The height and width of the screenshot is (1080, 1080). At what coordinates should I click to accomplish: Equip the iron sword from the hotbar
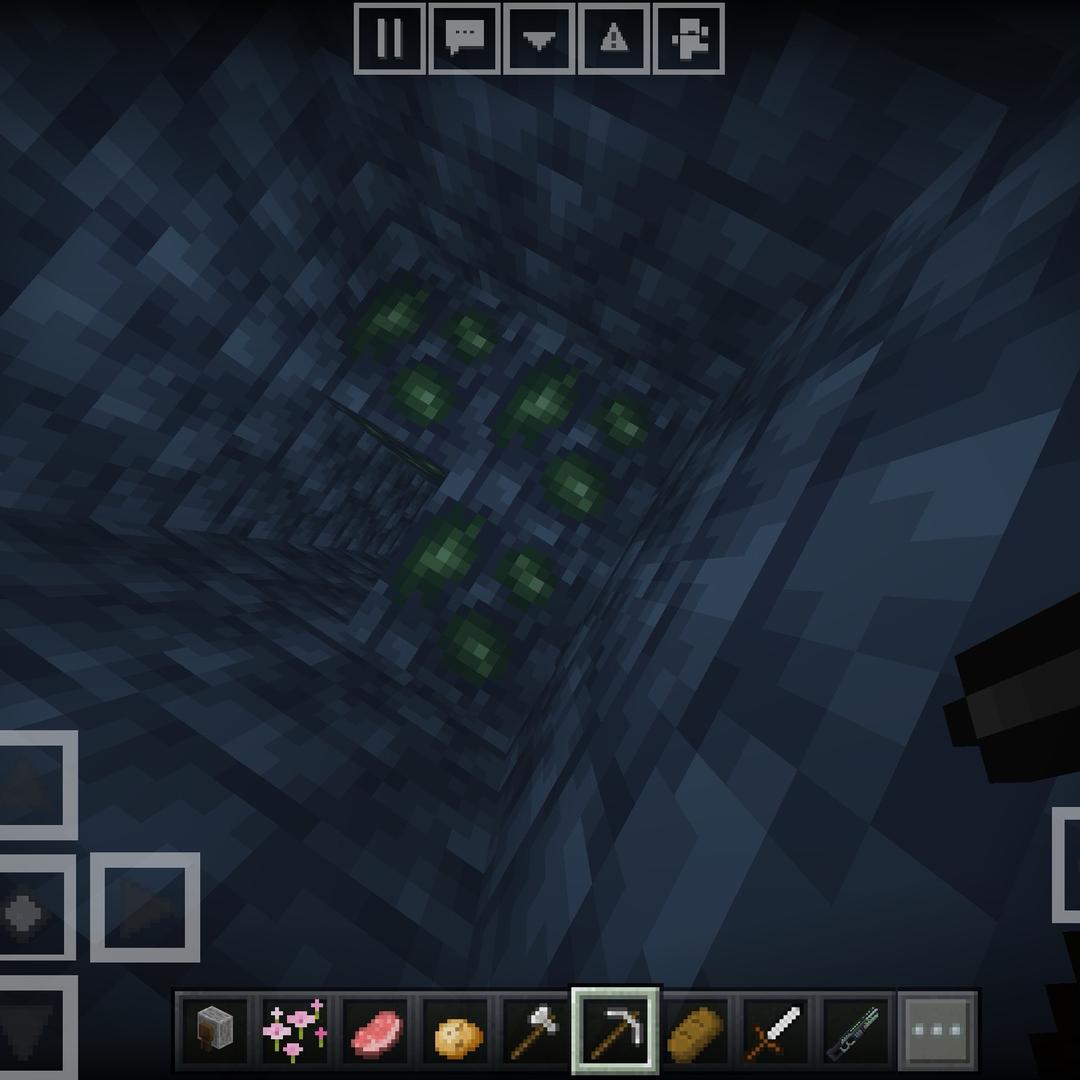click(776, 1031)
